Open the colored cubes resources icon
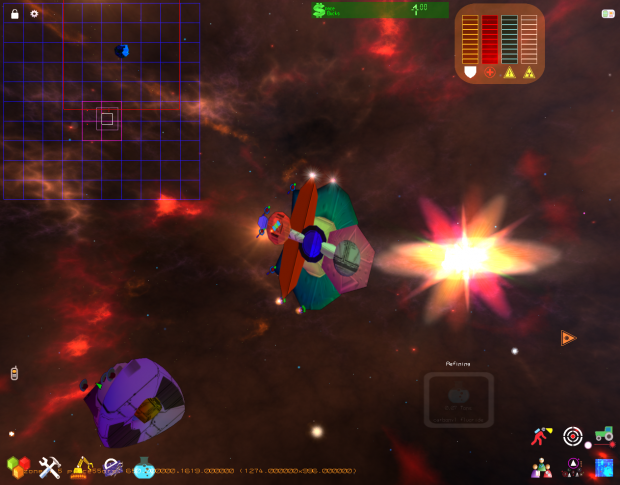620x485 pixels. tap(18, 467)
